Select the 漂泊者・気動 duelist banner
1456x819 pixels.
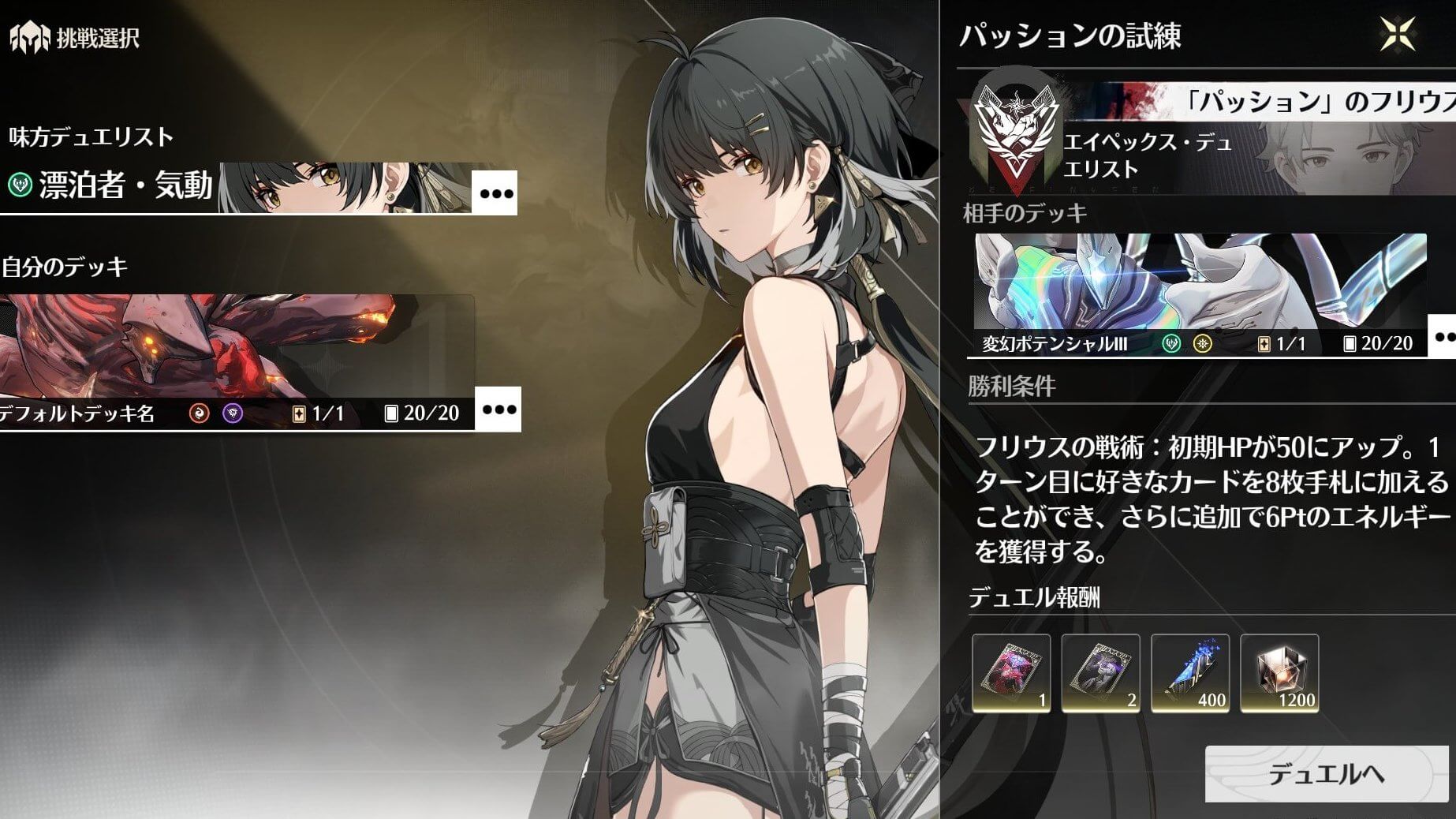point(237,187)
